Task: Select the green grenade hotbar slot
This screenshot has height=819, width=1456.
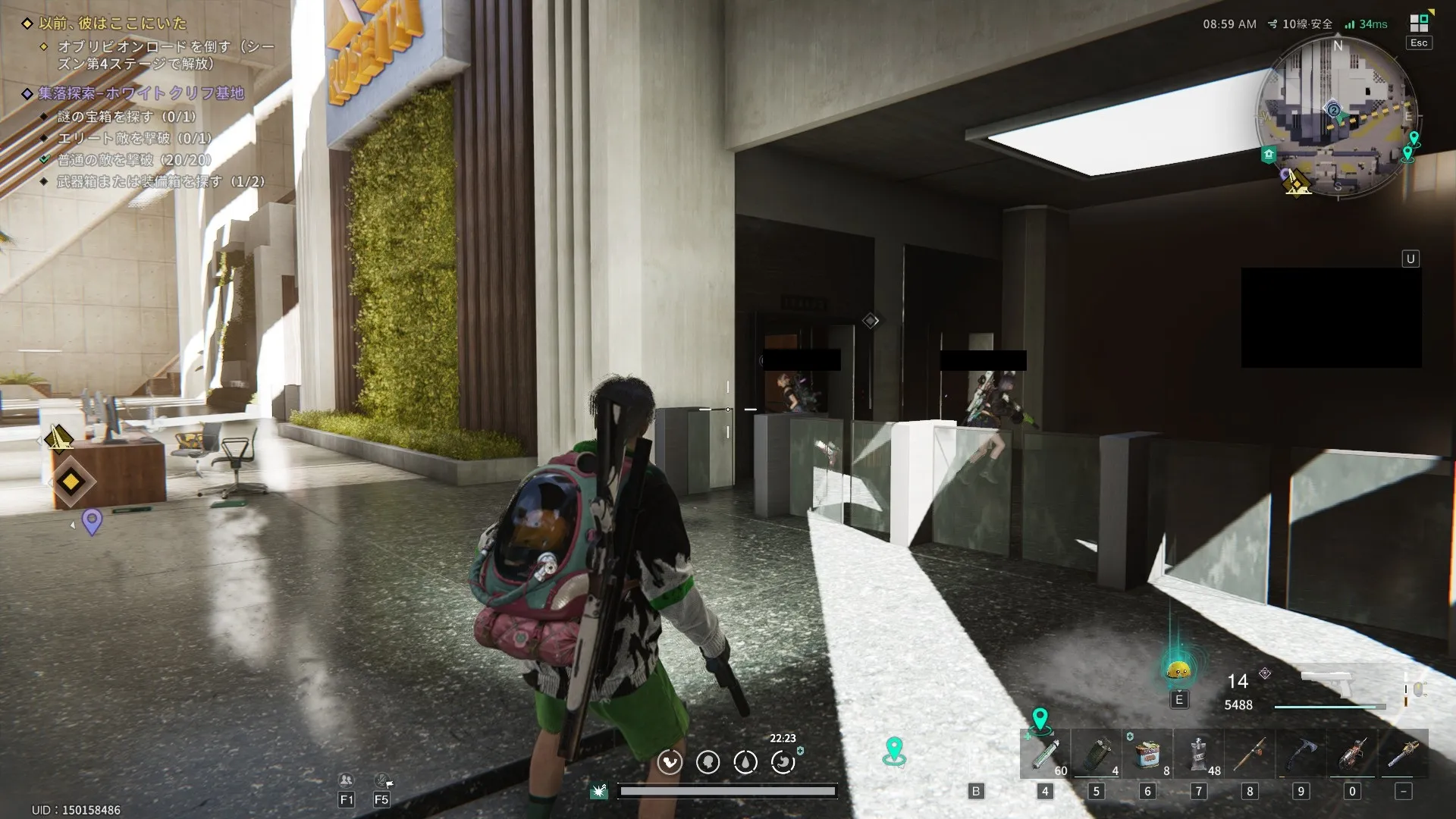Action: pyautogui.click(x=1097, y=754)
